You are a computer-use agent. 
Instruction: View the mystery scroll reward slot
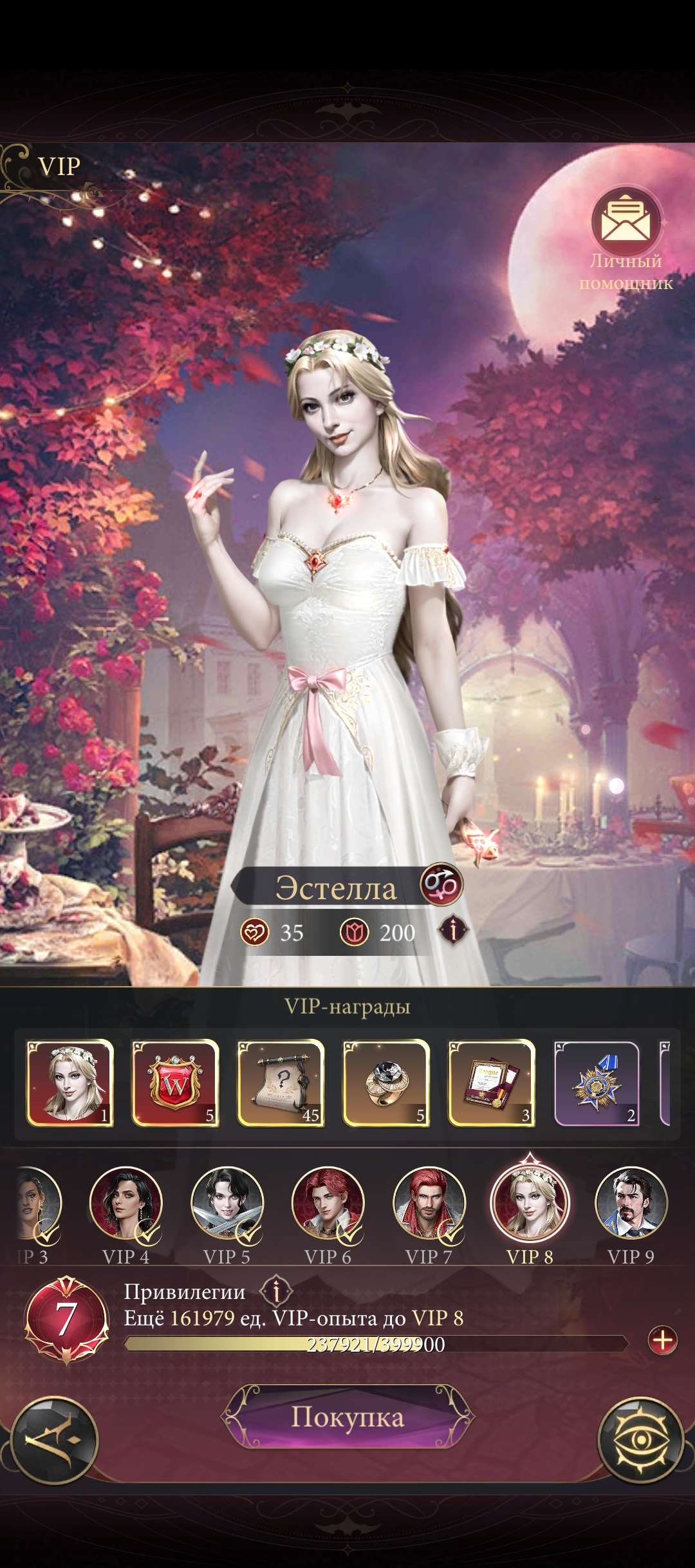click(x=281, y=1082)
